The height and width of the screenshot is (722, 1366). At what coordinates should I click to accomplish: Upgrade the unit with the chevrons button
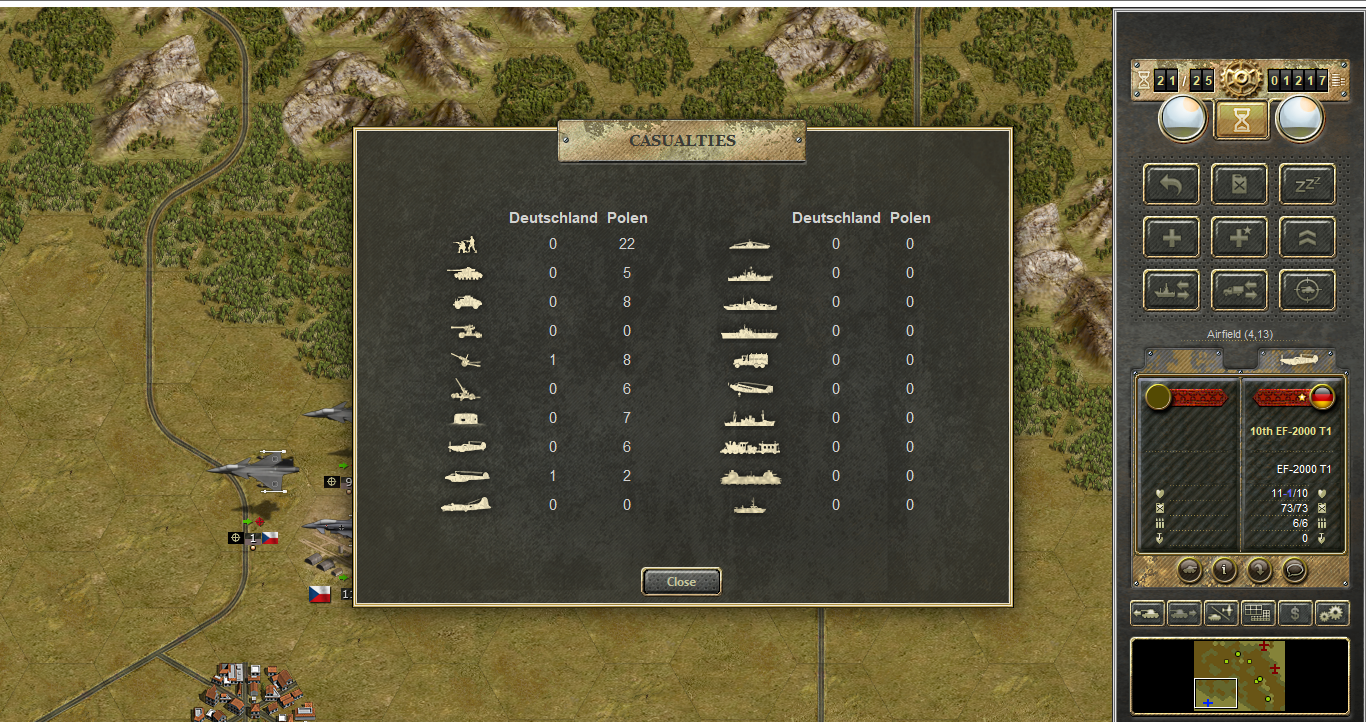1307,237
